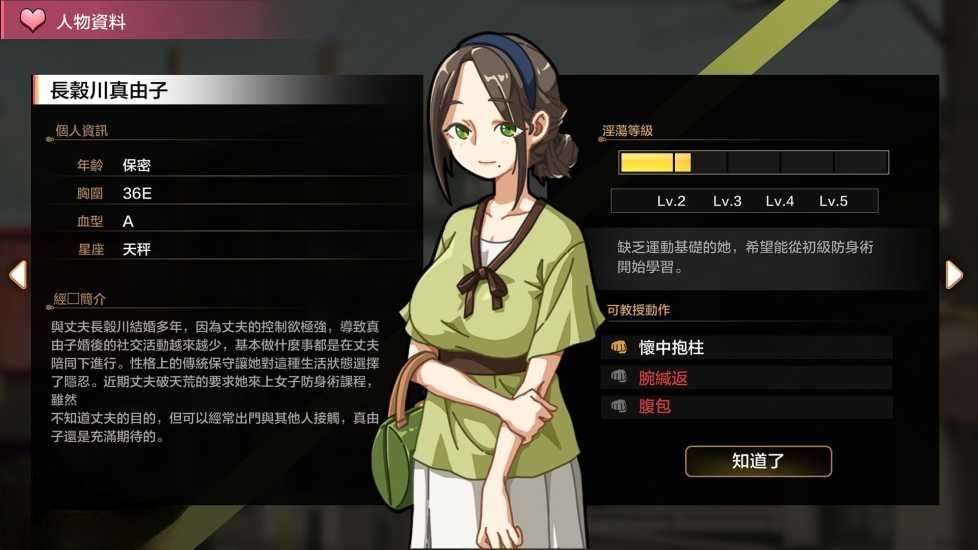Confirm with the 知道了 button
The width and height of the screenshot is (978, 550).
(758, 461)
